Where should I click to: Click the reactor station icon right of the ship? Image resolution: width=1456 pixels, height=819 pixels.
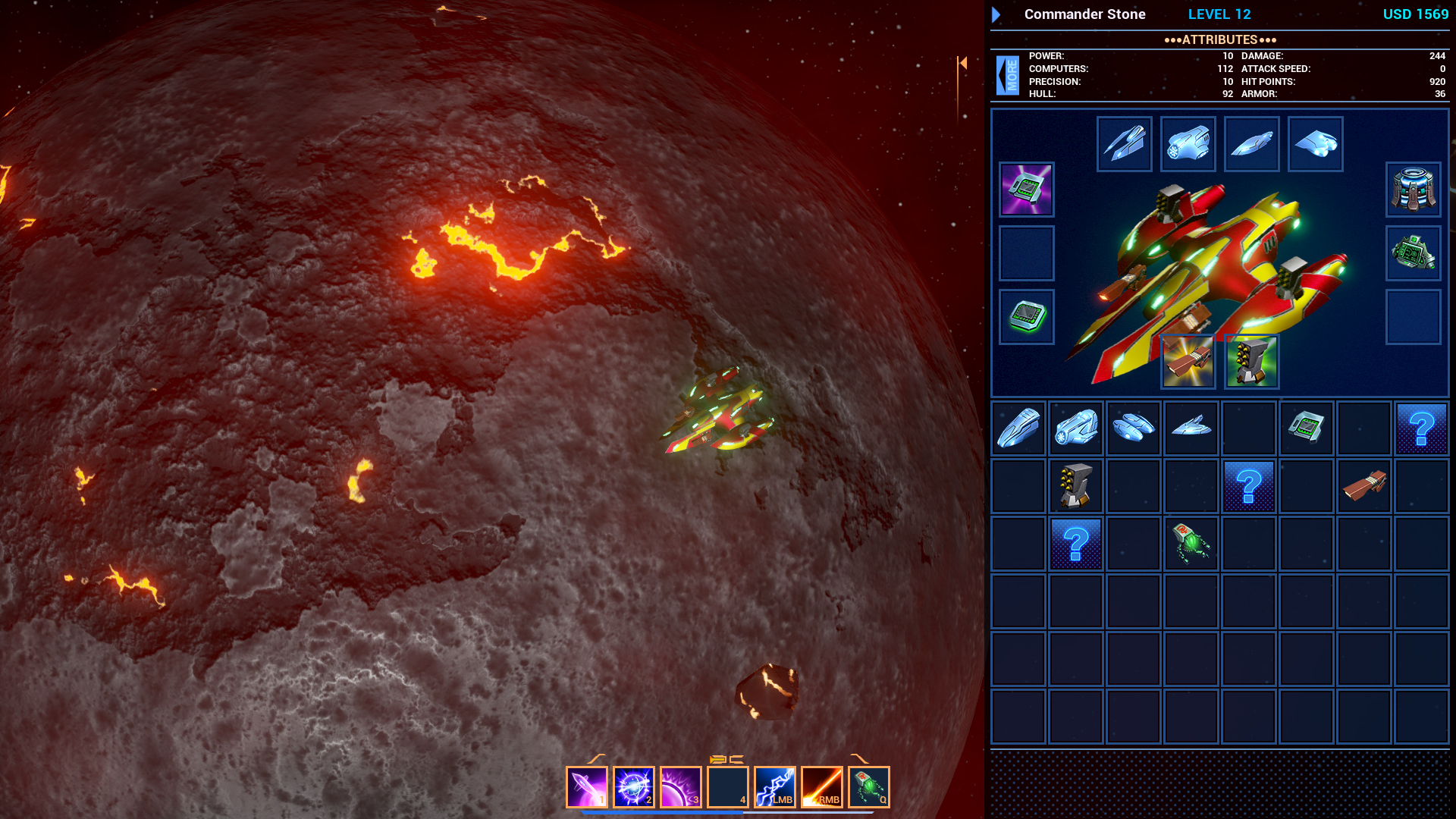pos(1413,190)
